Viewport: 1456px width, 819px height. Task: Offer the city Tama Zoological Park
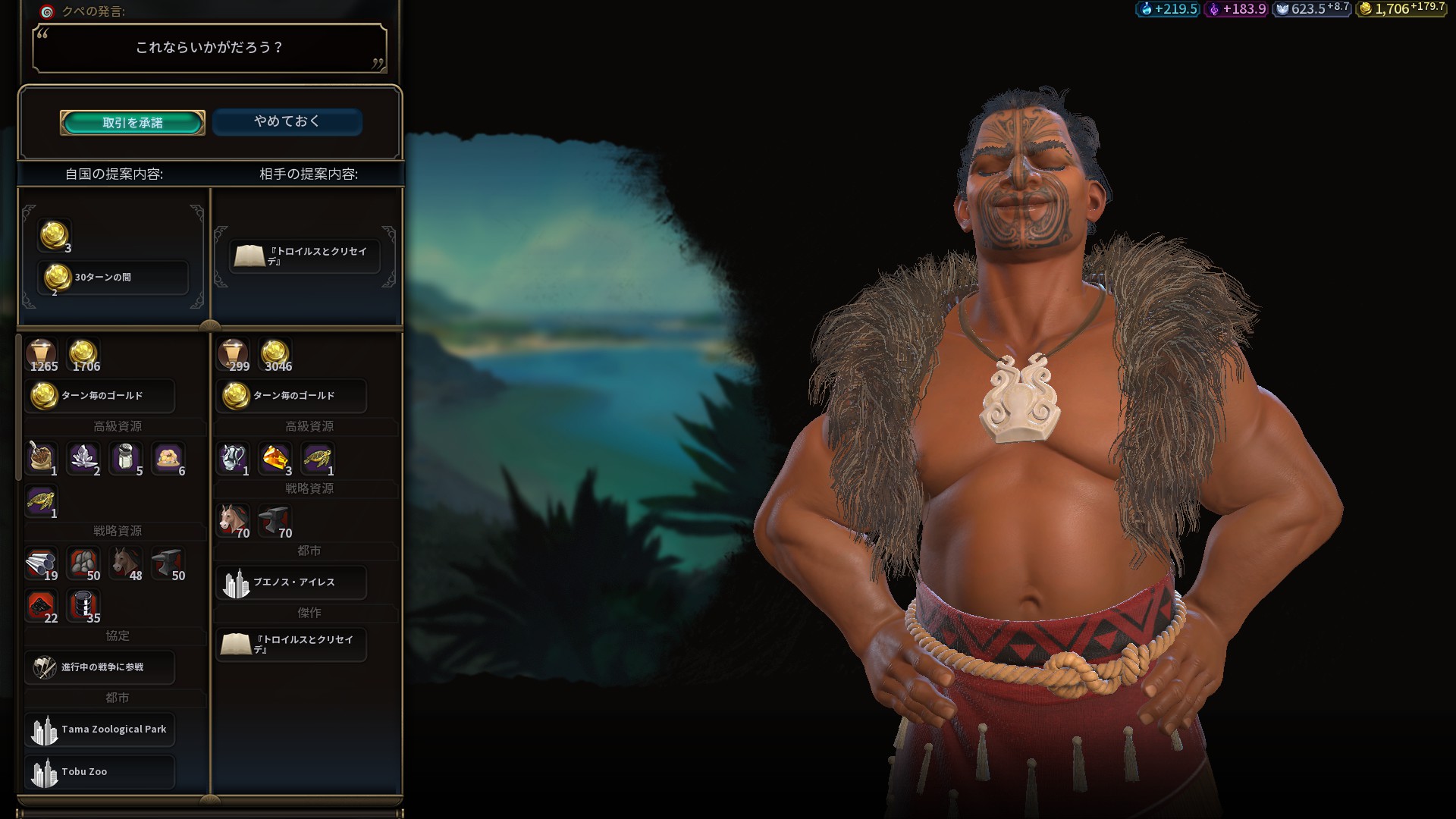click(x=100, y=730)
